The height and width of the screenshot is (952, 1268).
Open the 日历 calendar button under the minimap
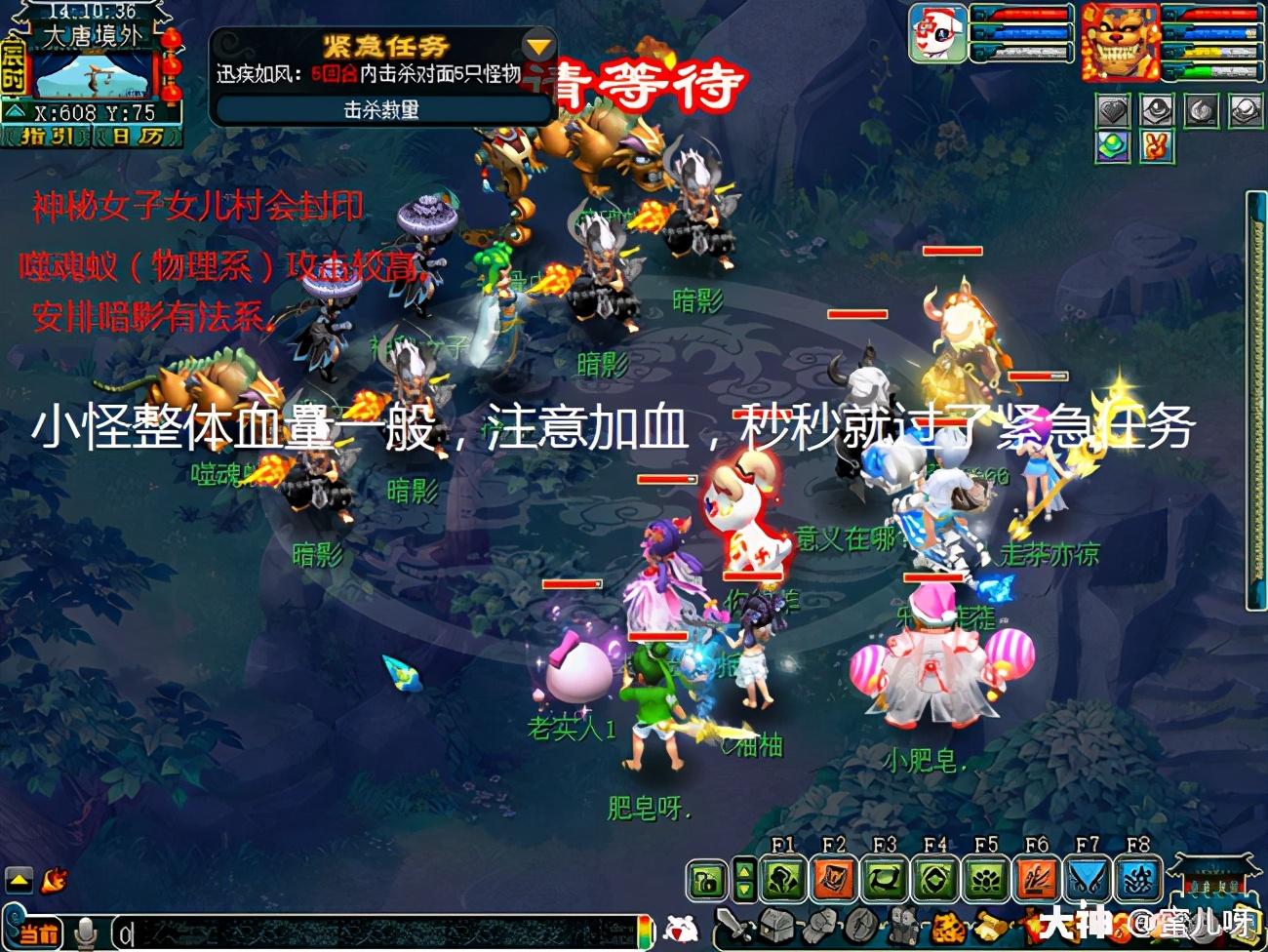[135, 136]
